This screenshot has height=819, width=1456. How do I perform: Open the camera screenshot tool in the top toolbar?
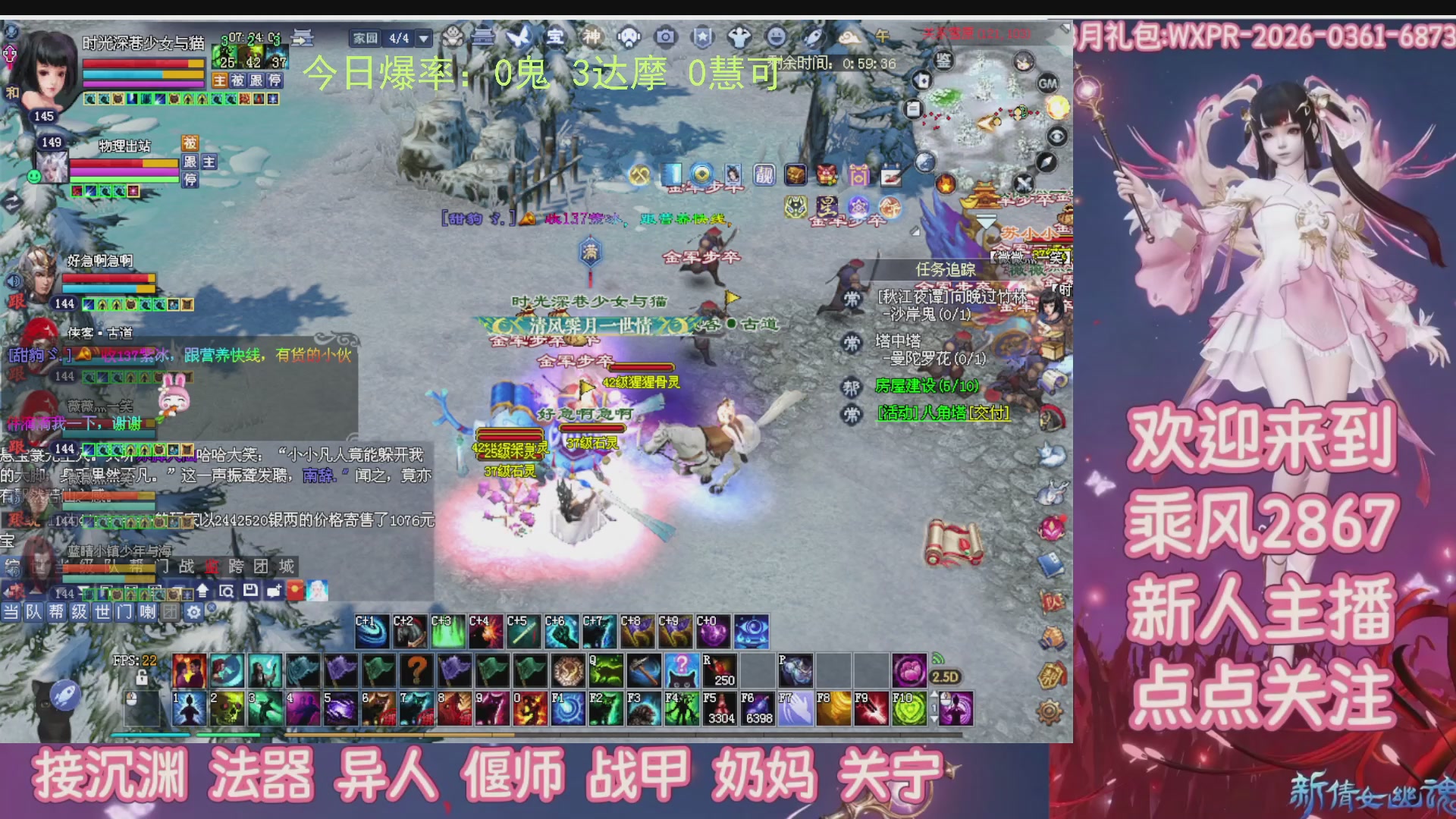coord(666,38)
